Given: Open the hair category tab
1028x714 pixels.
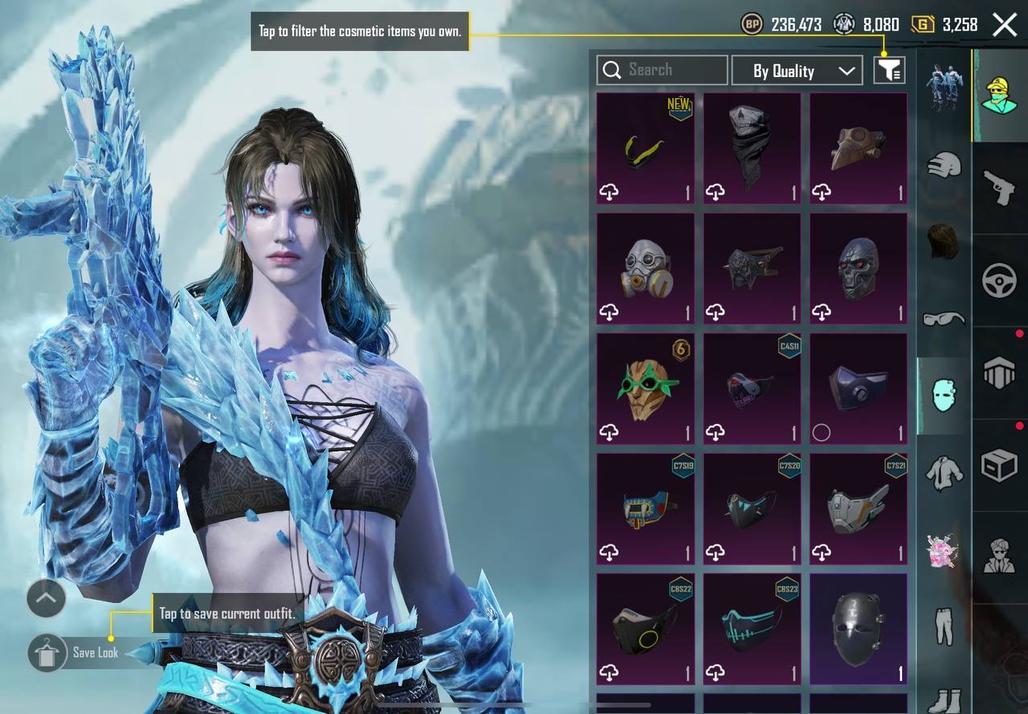Looking at the screenshot, I should coord(942,241).
